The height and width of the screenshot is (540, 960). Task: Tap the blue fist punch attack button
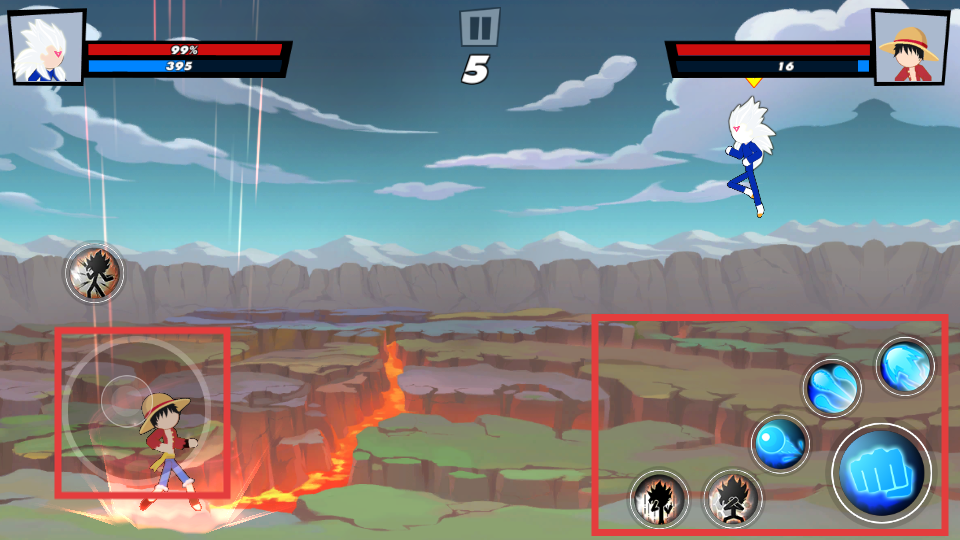(x=881, y=473)
